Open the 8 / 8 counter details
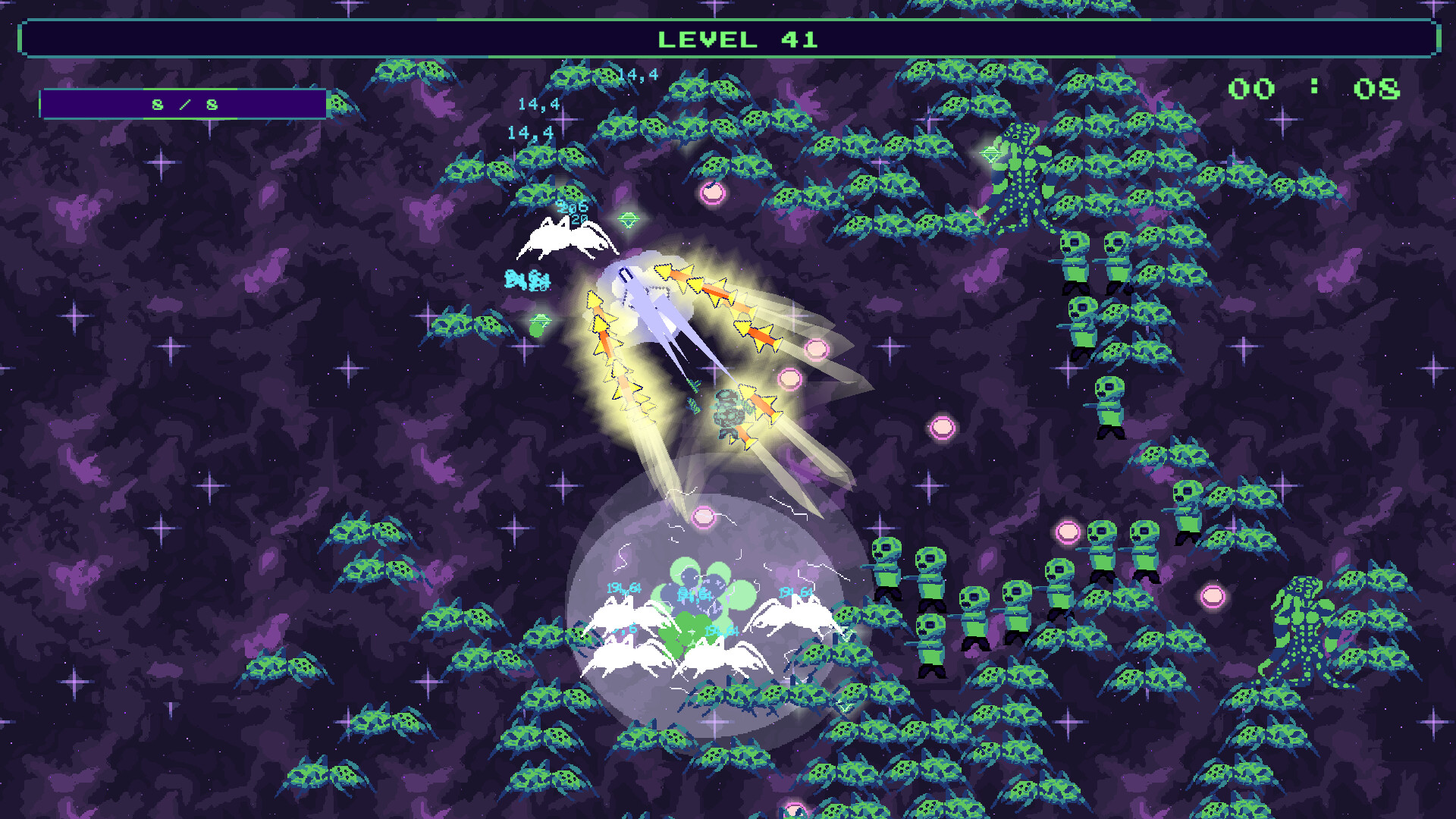The image size is (1456, 819). (x=186, y=105)
